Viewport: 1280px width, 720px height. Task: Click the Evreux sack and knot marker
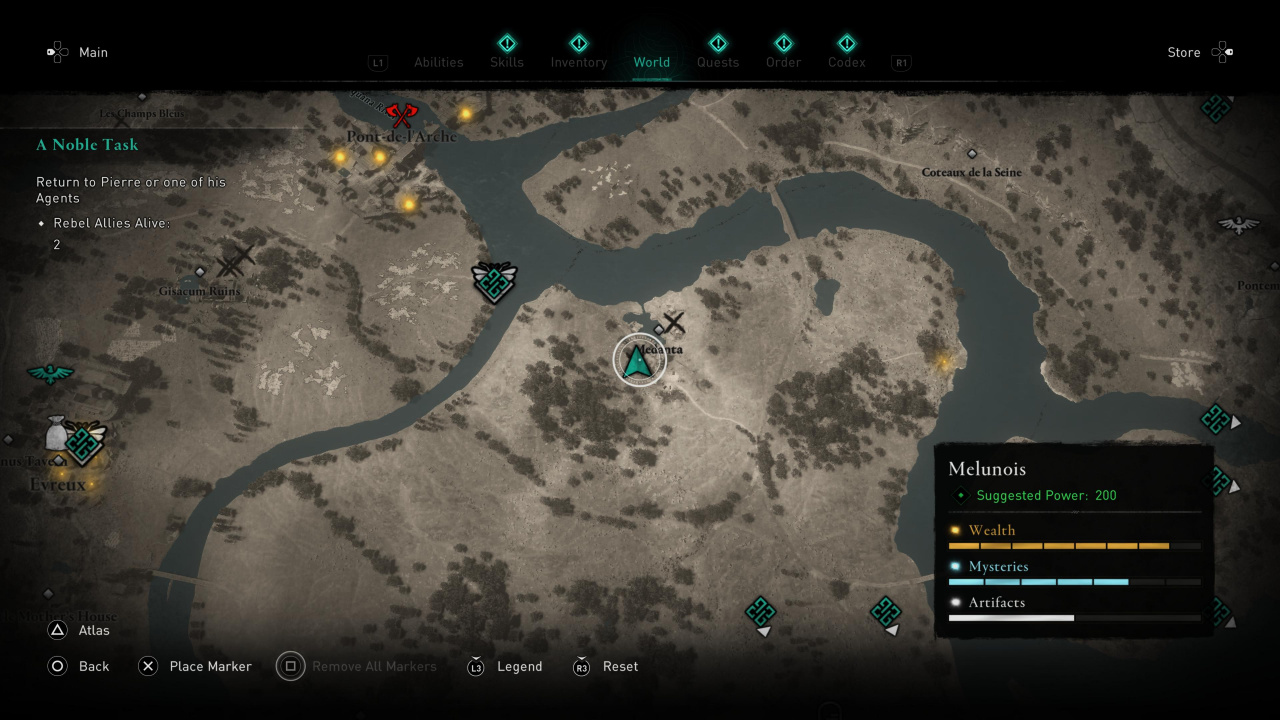click(76, 440)
